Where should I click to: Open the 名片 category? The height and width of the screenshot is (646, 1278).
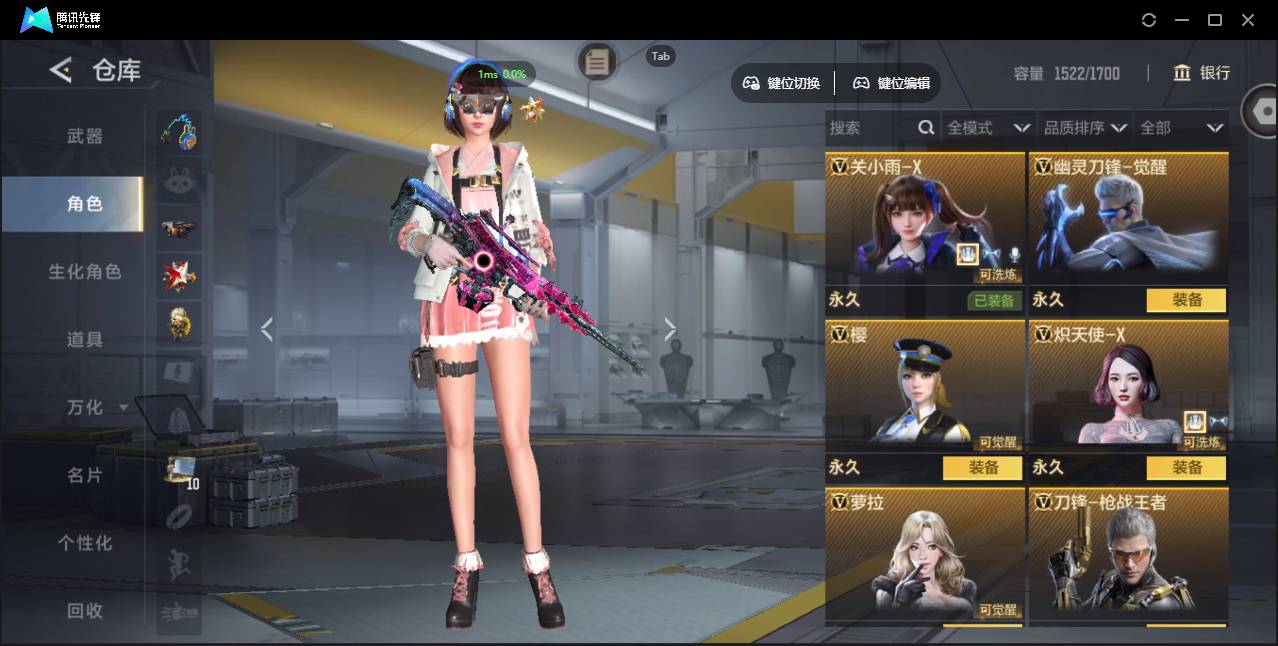click(85, 475)
